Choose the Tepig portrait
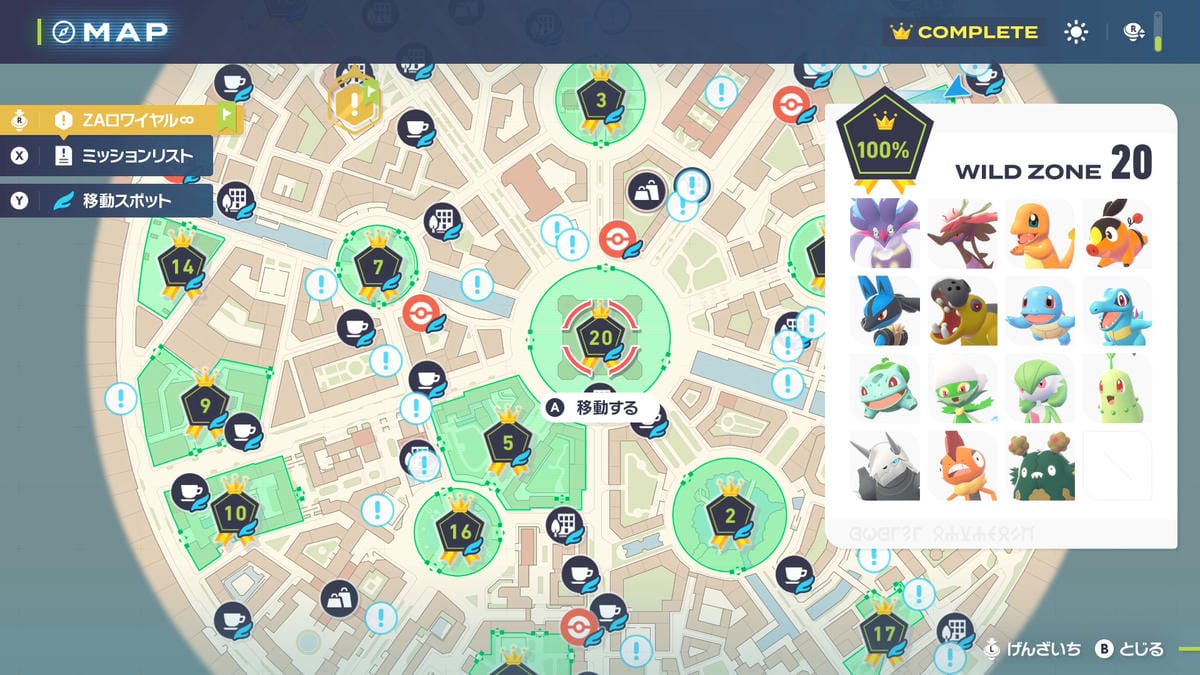The image size is (1200, 675). pyautogui.click(x=1118, y=234)
